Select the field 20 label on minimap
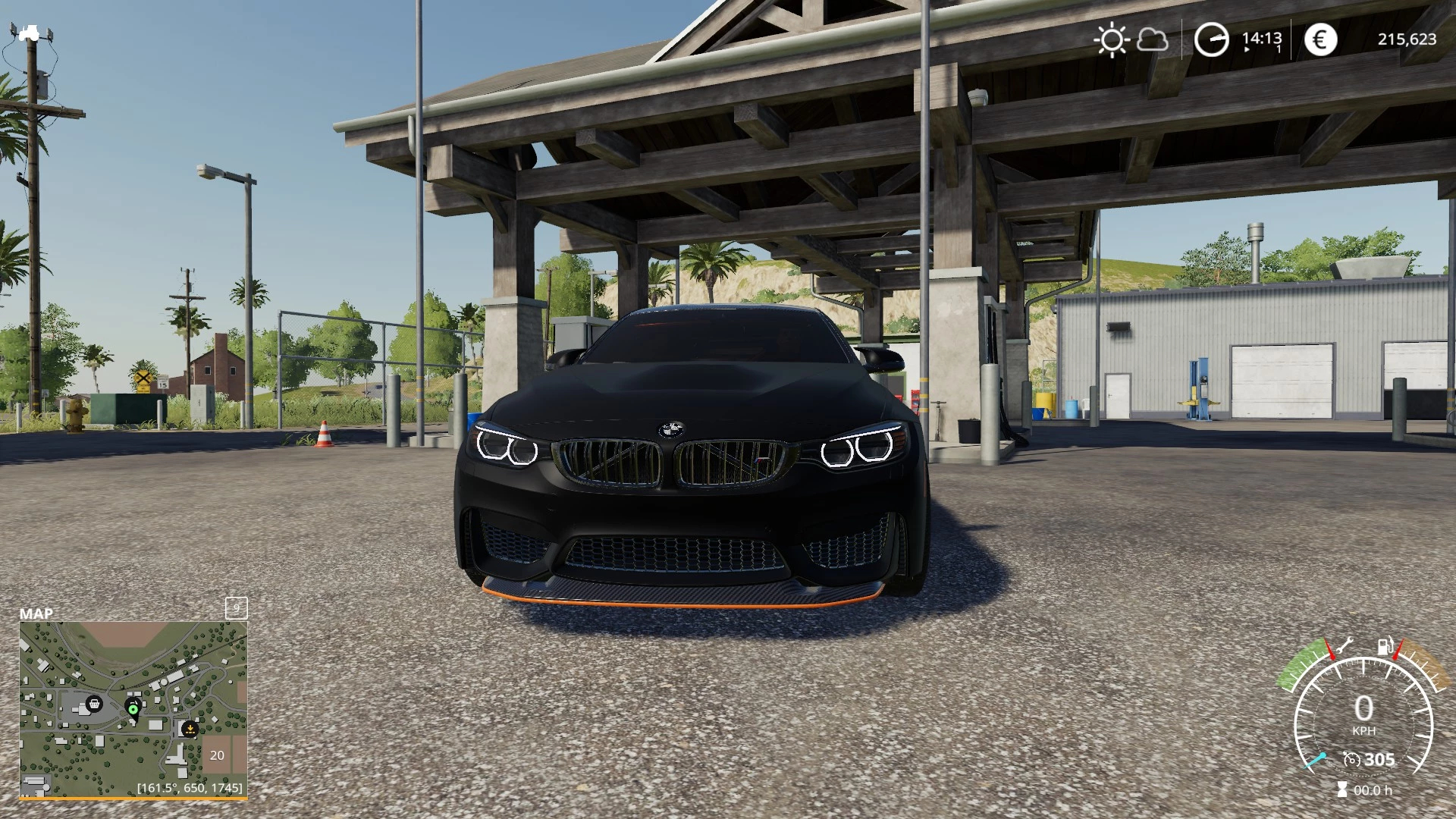 coord(217,755)
